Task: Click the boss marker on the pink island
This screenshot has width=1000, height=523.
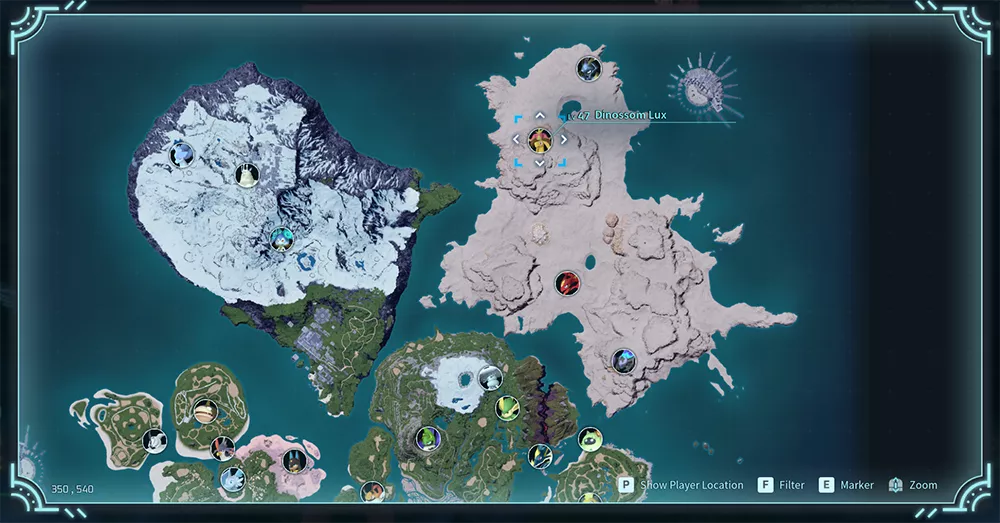Action: coord(293,461)
